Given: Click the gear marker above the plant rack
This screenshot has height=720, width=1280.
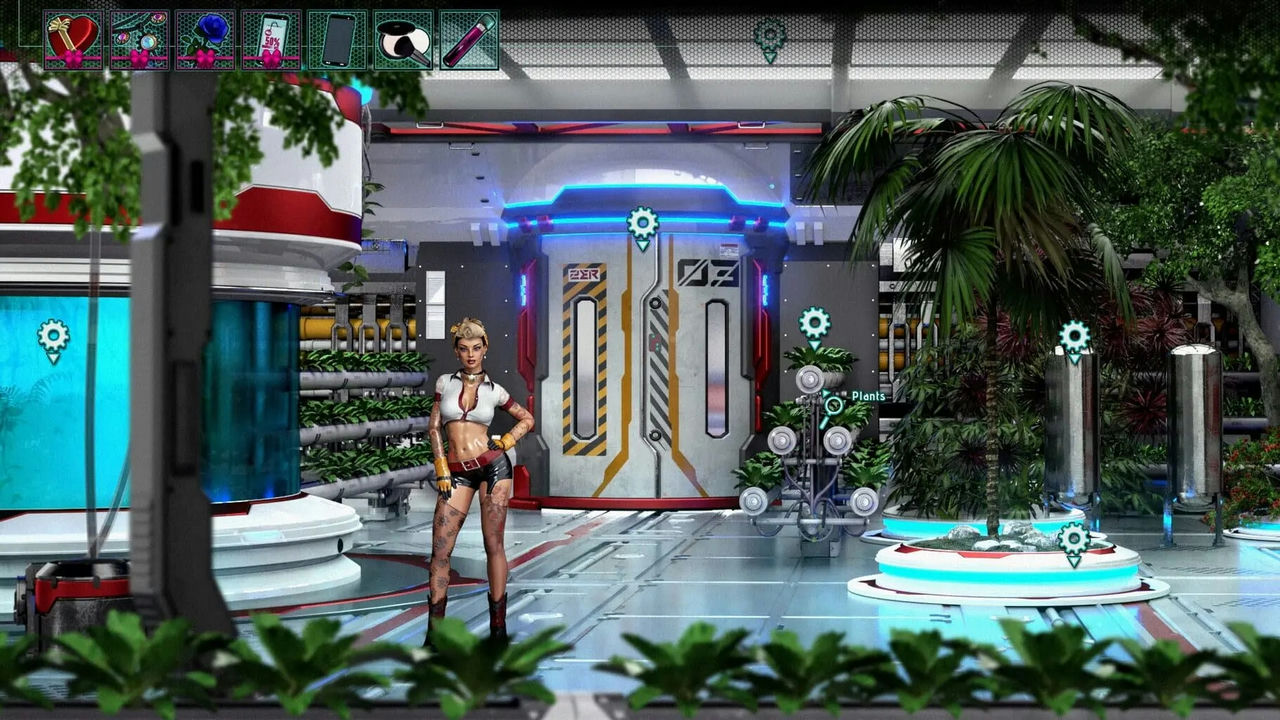Looking at the screenshot, I should click(814, 324).
